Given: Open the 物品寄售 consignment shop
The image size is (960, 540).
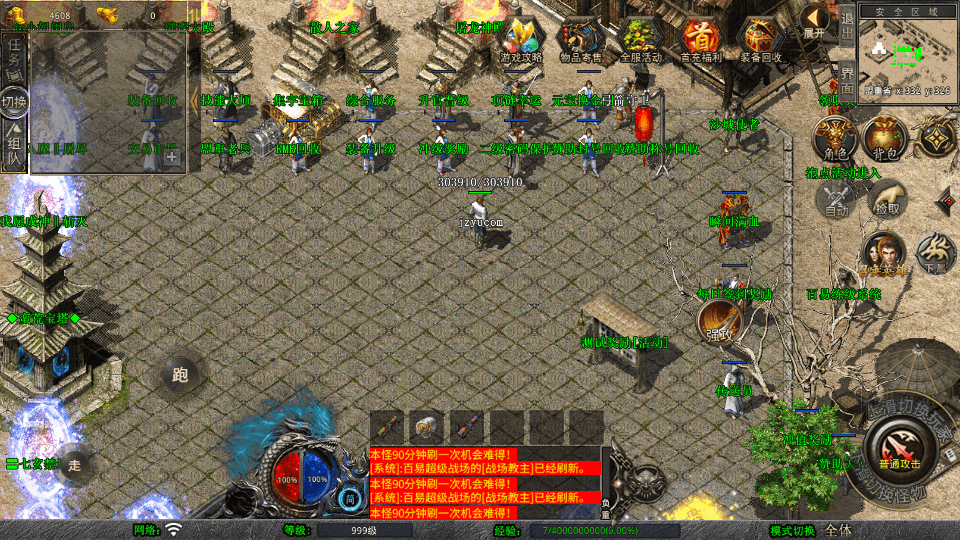Looking at the screenshot, I should pyautogui.click(x=581, y=40).
